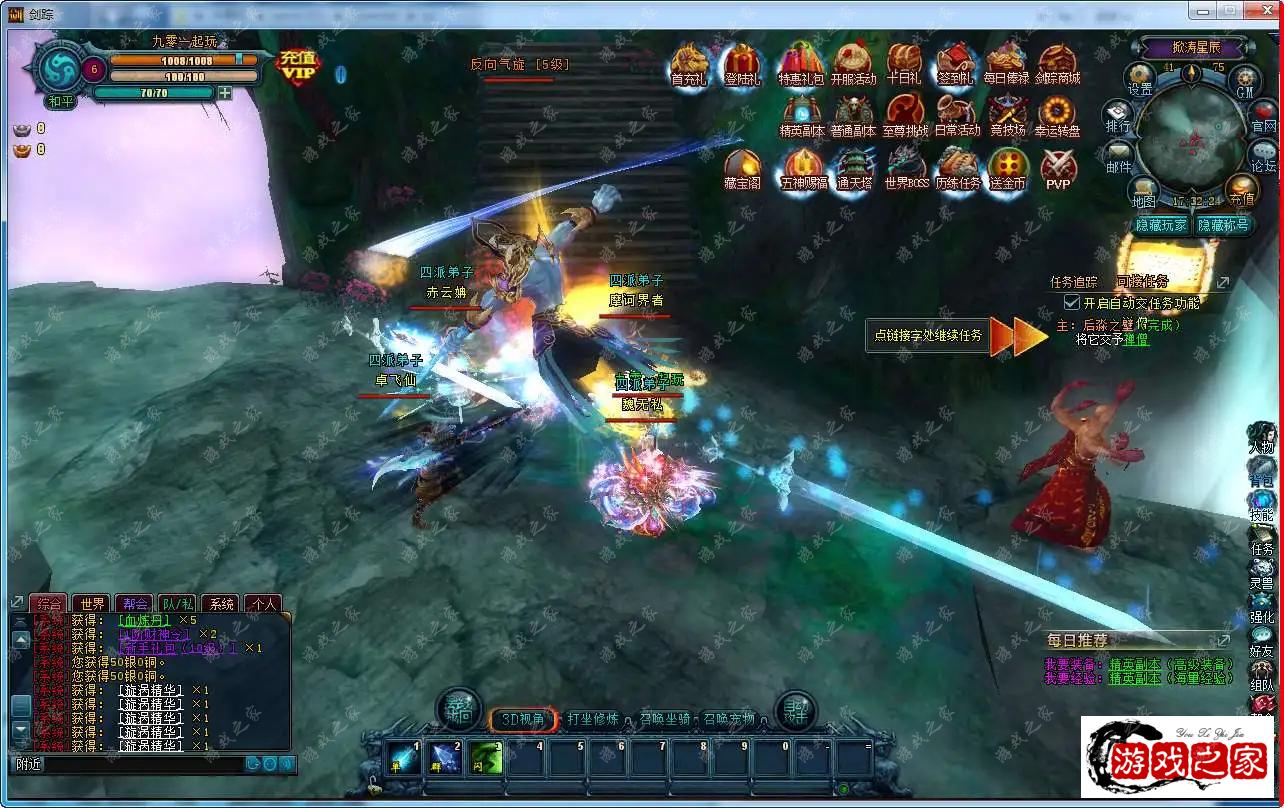Viewport: 1284px width, 808px height.
Task: Open the 幸运转盘 lucky wheel
Action: pyautogui.click(x=1057, y=115)
